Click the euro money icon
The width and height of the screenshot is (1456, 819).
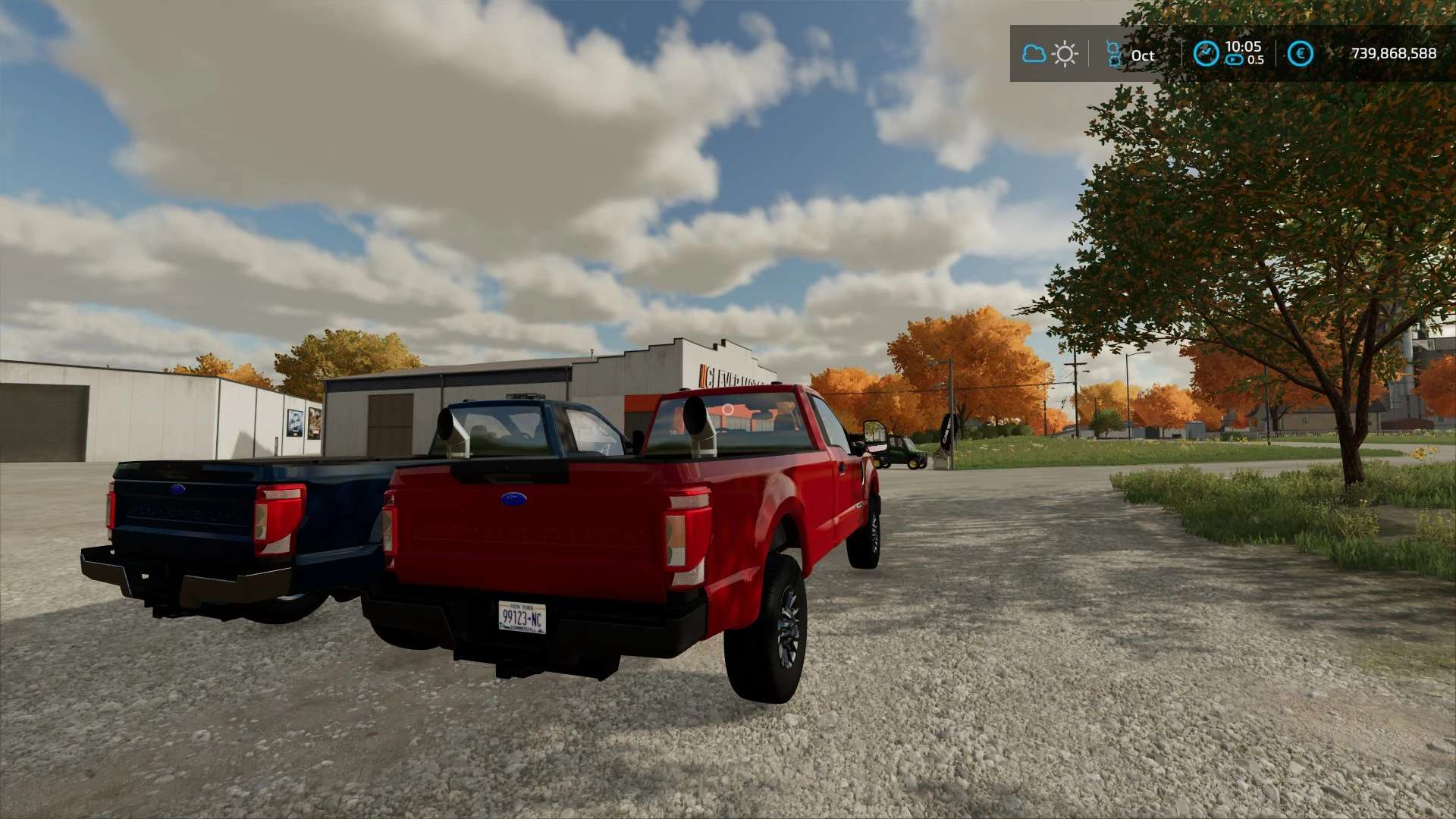1301,54
